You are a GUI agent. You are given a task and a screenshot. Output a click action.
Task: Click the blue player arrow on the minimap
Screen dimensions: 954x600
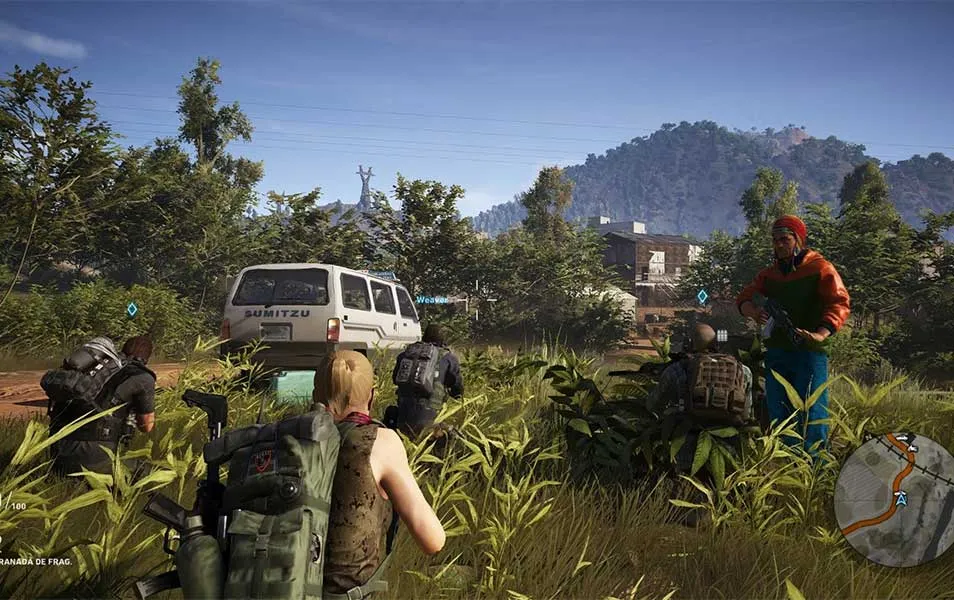pyautogui.click(x=901, y=498)
